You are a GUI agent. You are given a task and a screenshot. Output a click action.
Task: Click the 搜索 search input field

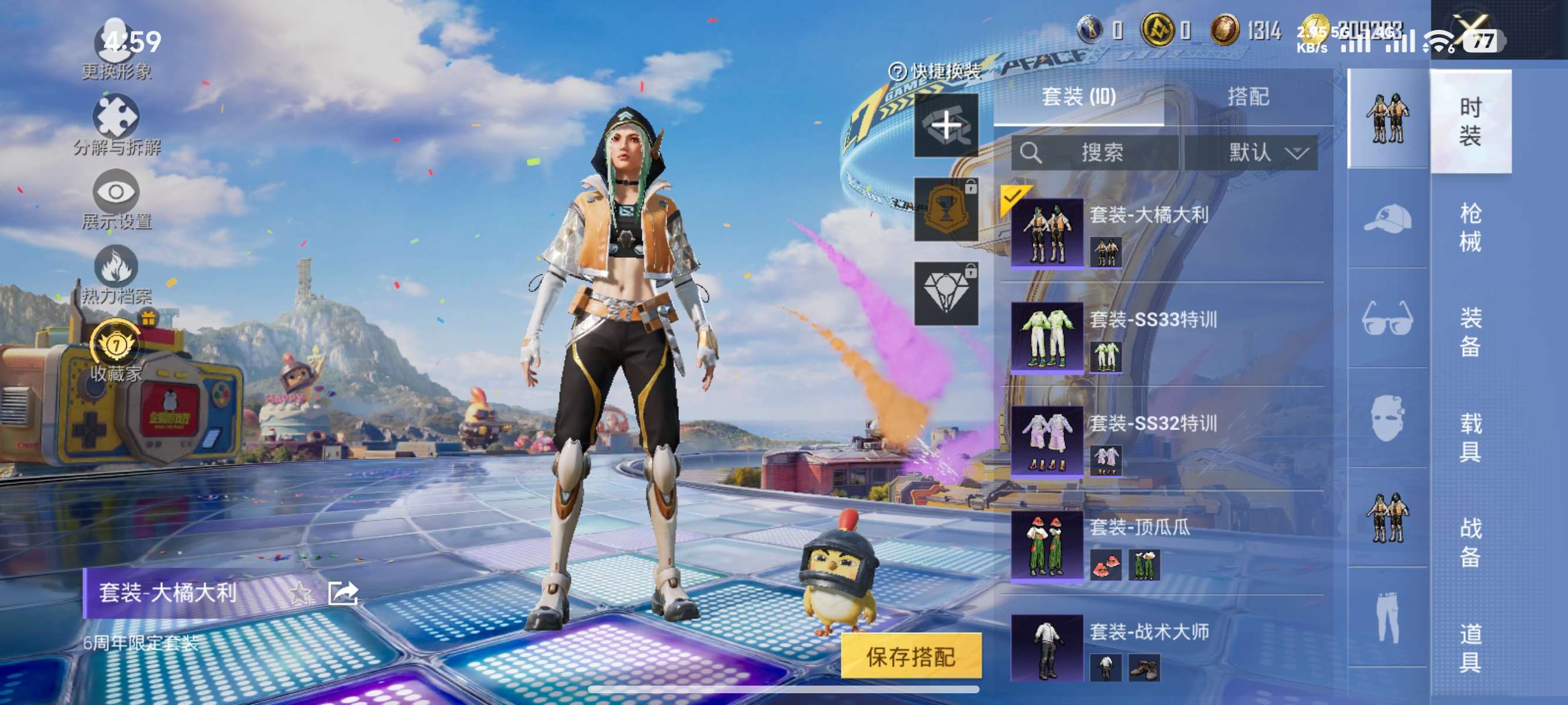1096,154
